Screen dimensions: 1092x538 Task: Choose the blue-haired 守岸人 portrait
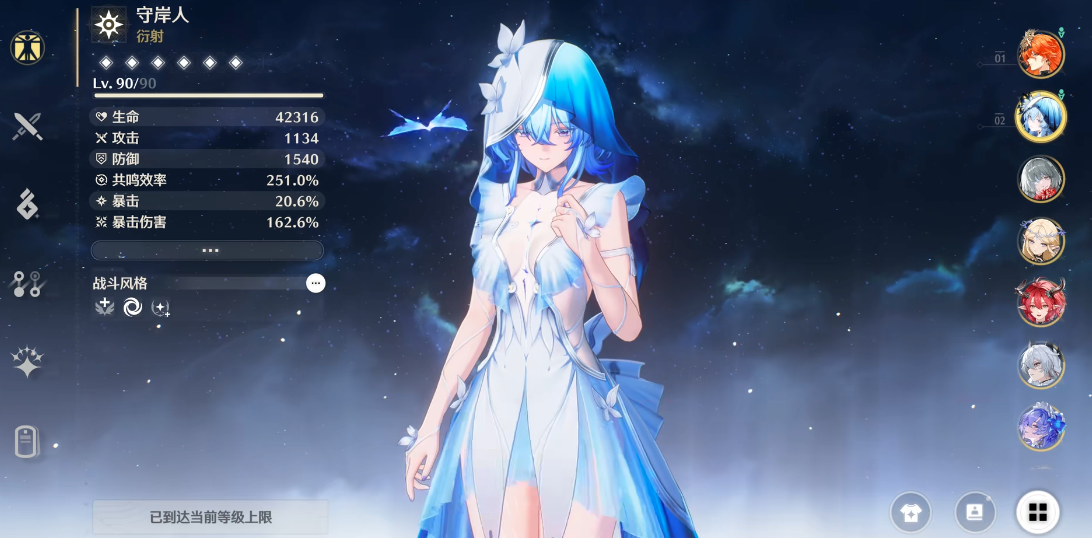point(1040,117)
